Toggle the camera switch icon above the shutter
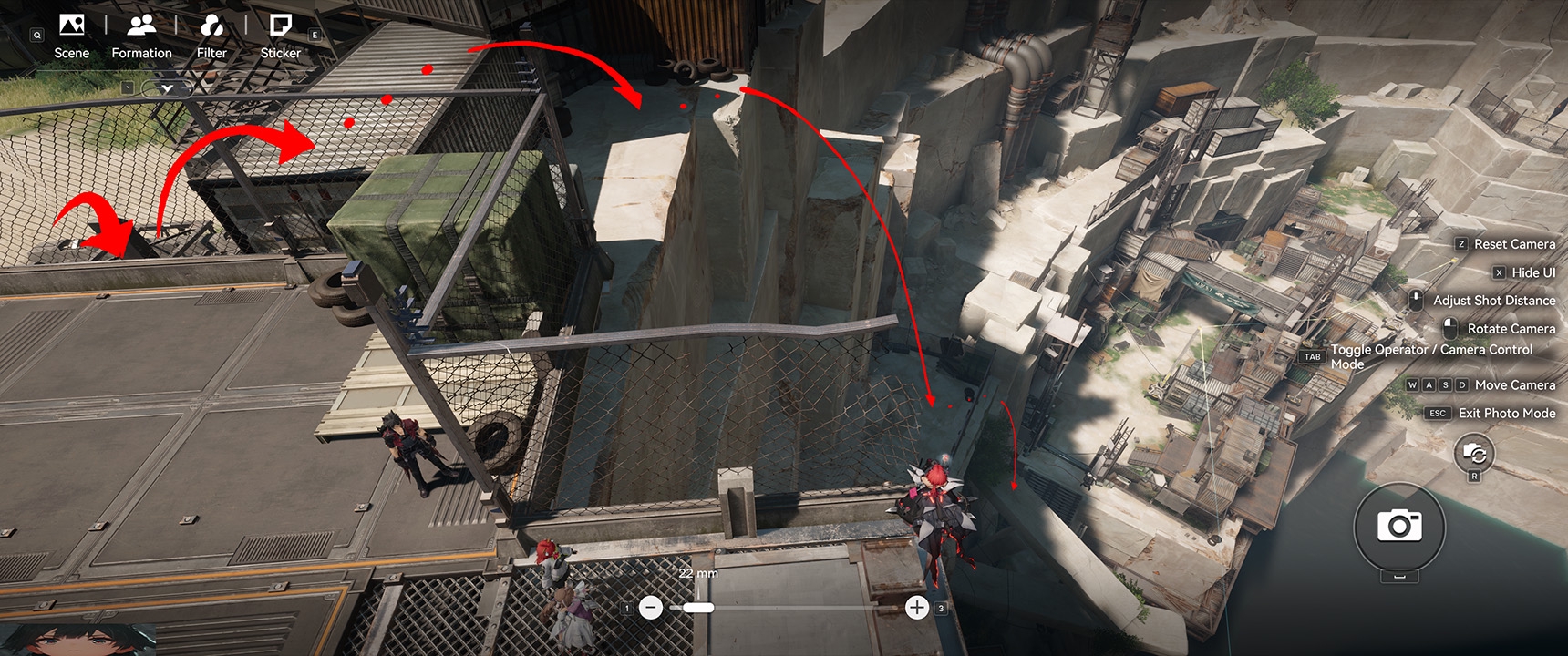Screen dimensions: 1568x656 click(1474, 453)
